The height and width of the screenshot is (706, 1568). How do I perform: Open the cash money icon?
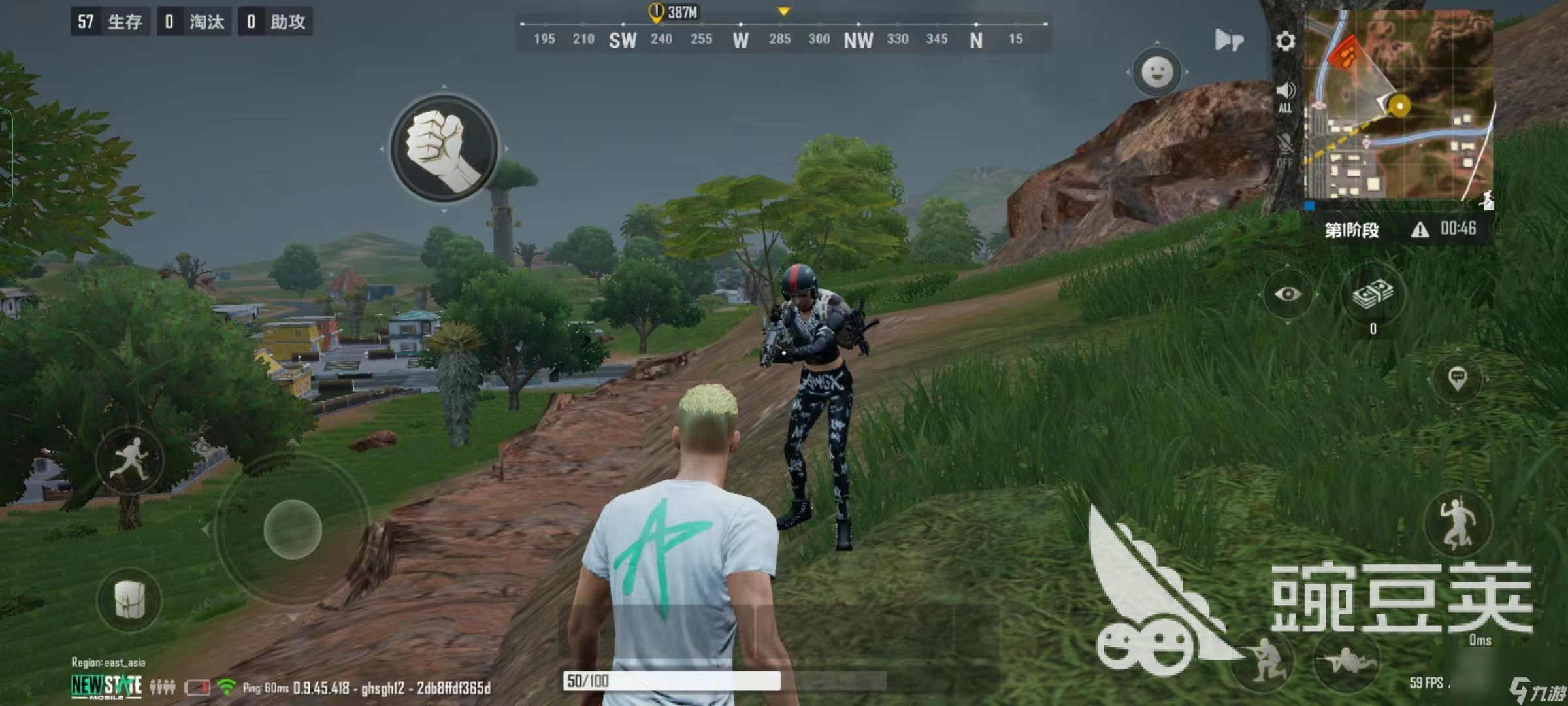click(1373, 294)
